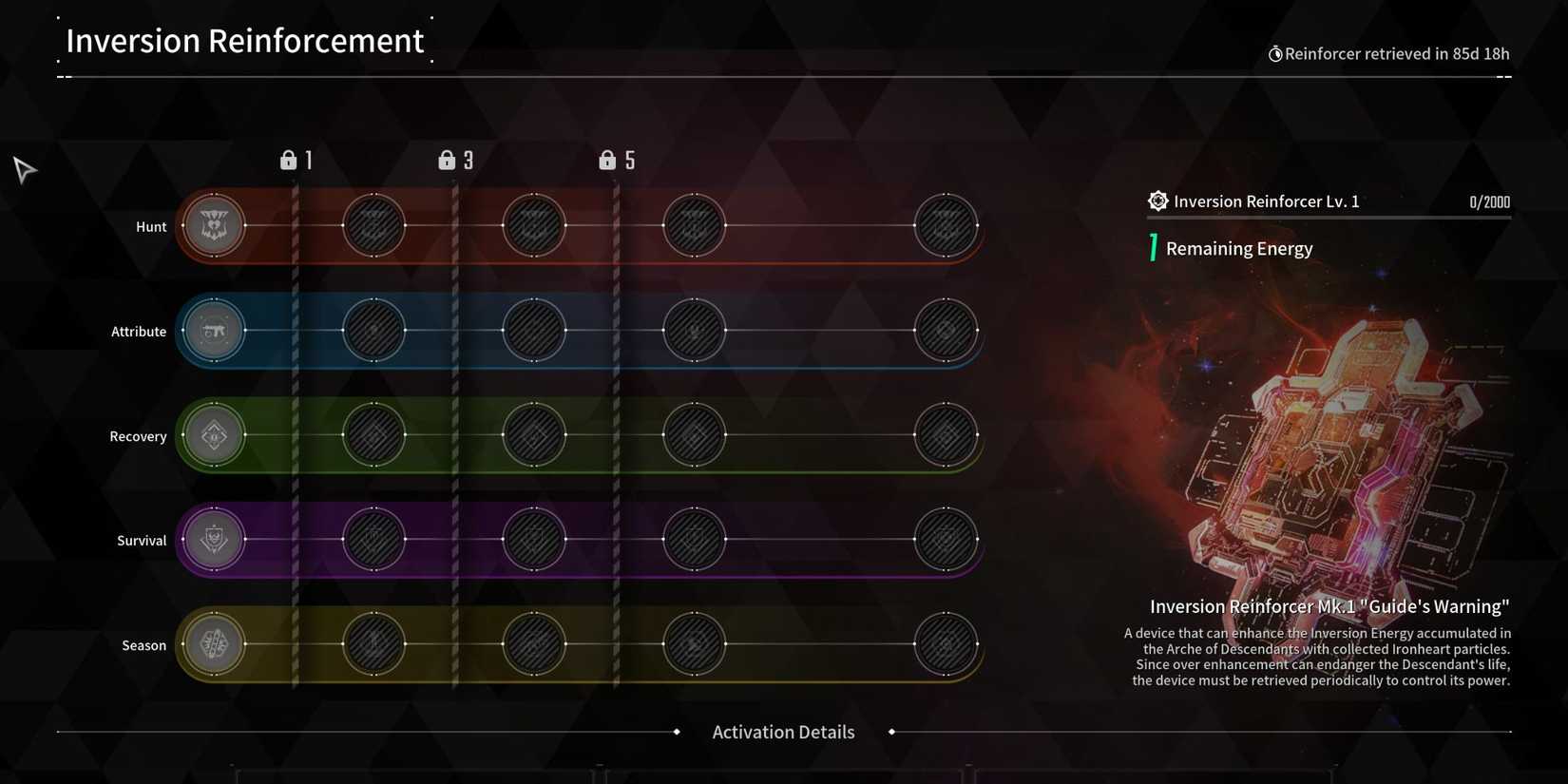Click the timer icon next to Reinforcer retrieved

[x=1276, y=54]
